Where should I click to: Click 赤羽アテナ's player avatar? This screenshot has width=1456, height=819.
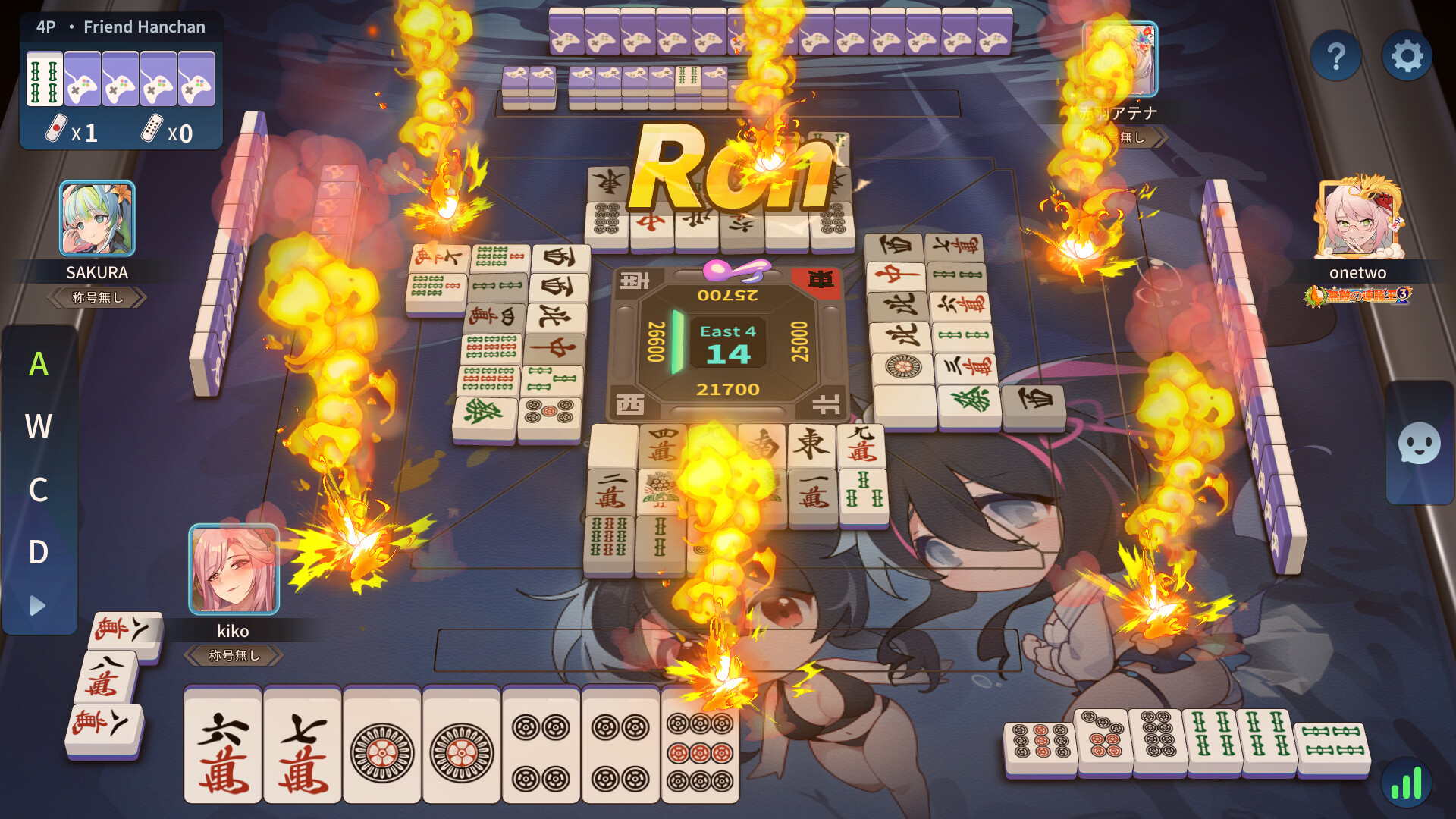point(1119,58)
